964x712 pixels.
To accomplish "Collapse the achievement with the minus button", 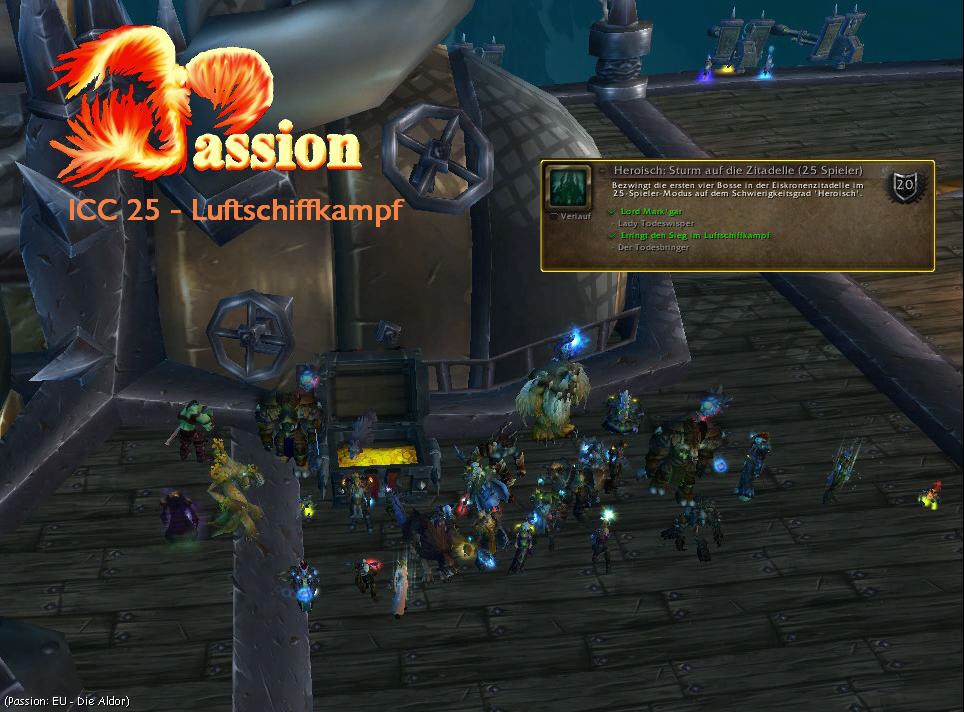I will (603, 171).
